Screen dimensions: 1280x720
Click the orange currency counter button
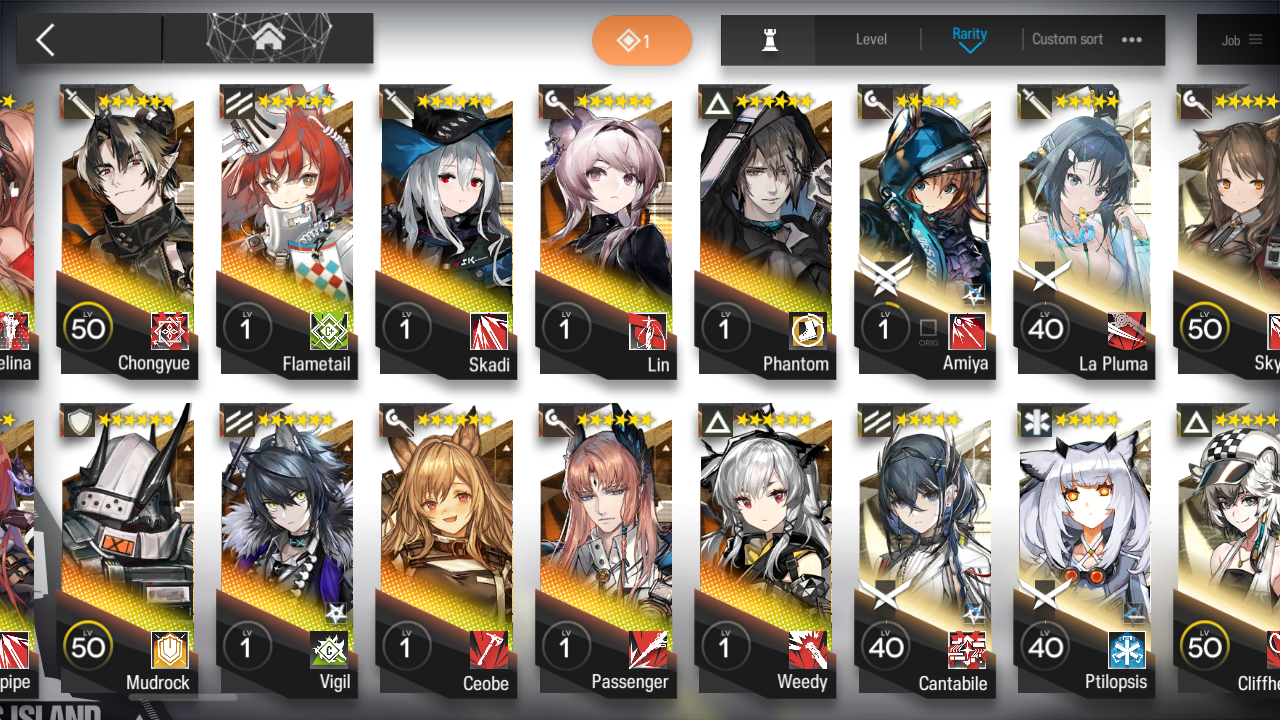point(642,38)
